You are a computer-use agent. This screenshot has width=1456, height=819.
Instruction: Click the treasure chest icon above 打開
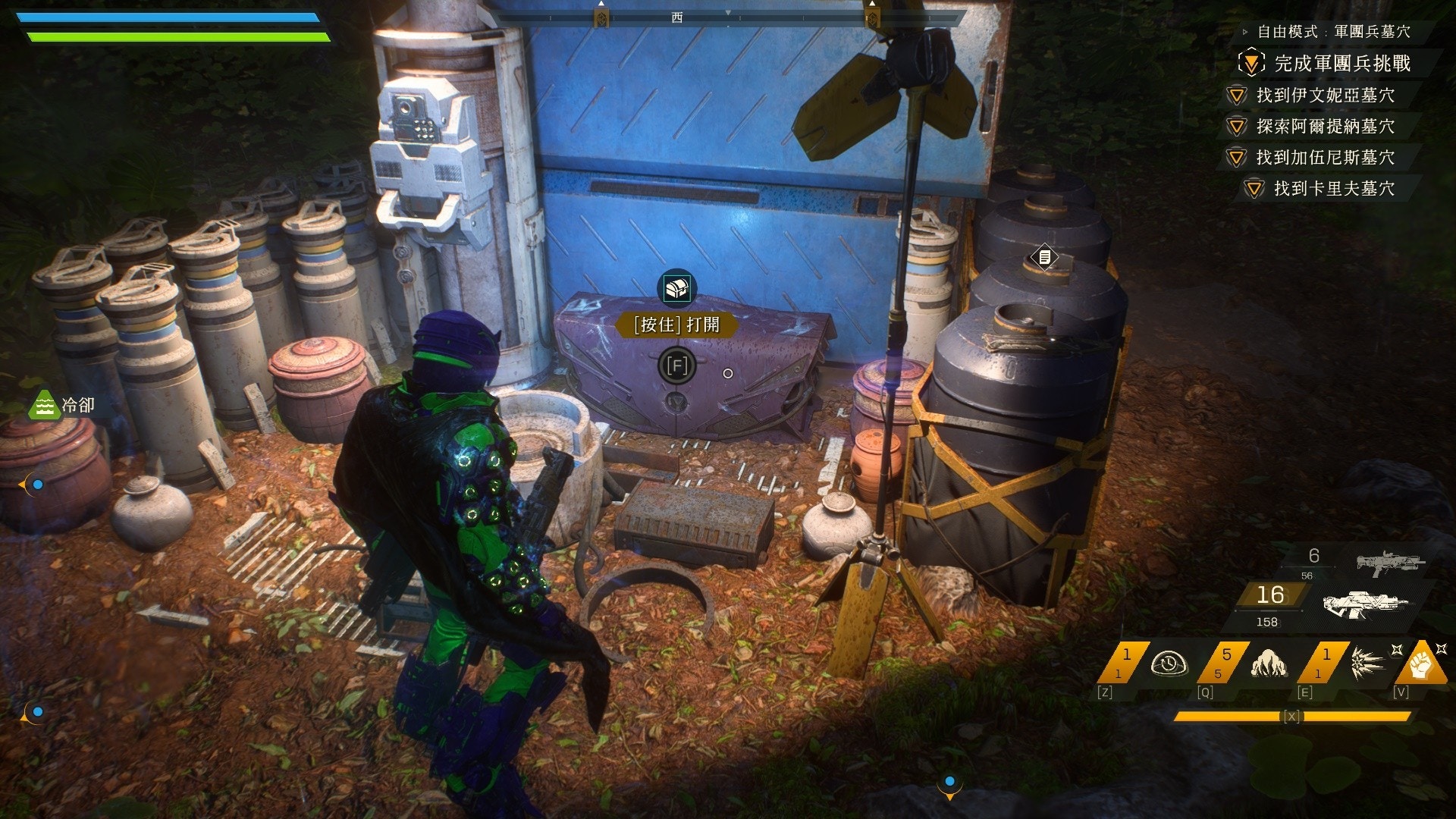676,288
